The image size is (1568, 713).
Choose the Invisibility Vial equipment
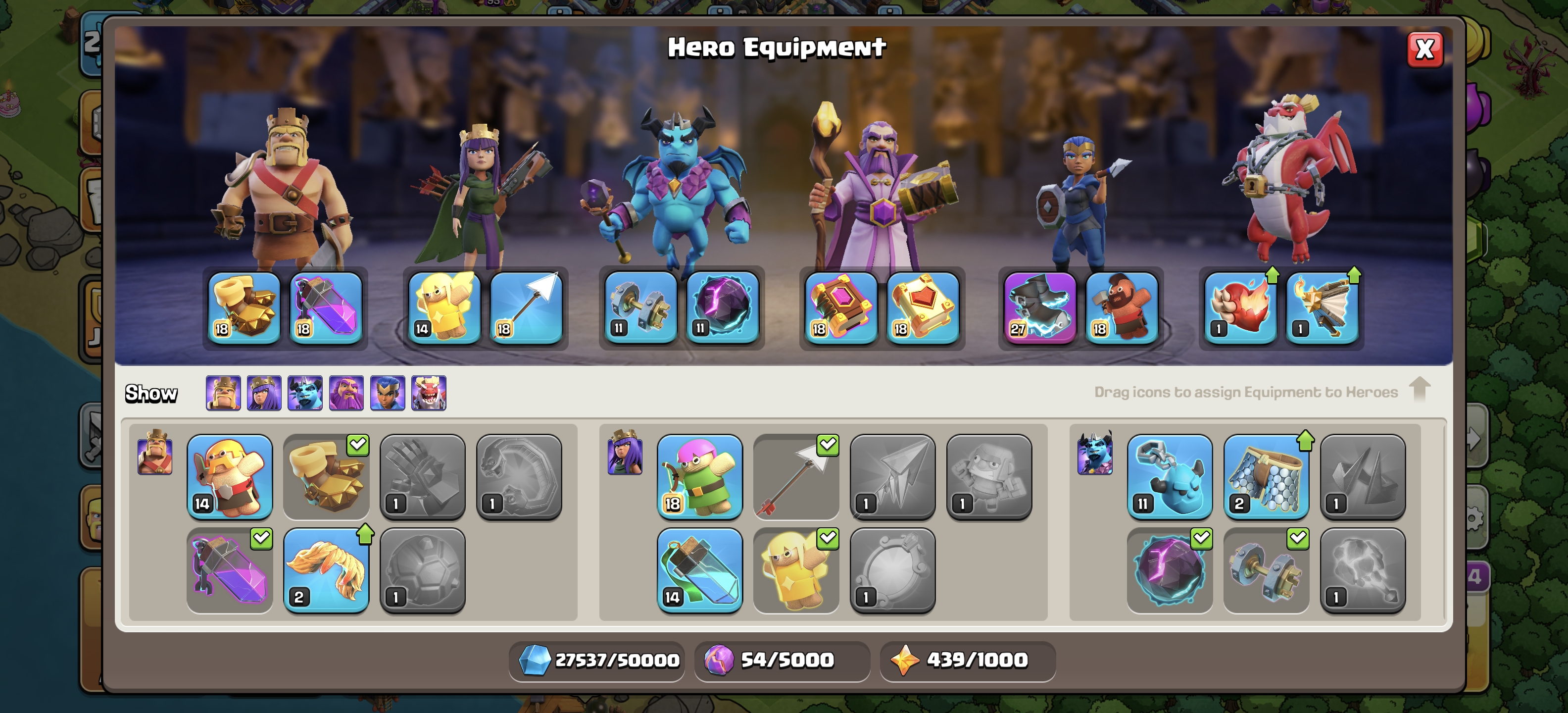pyautogui.click(x=699, y=570)
